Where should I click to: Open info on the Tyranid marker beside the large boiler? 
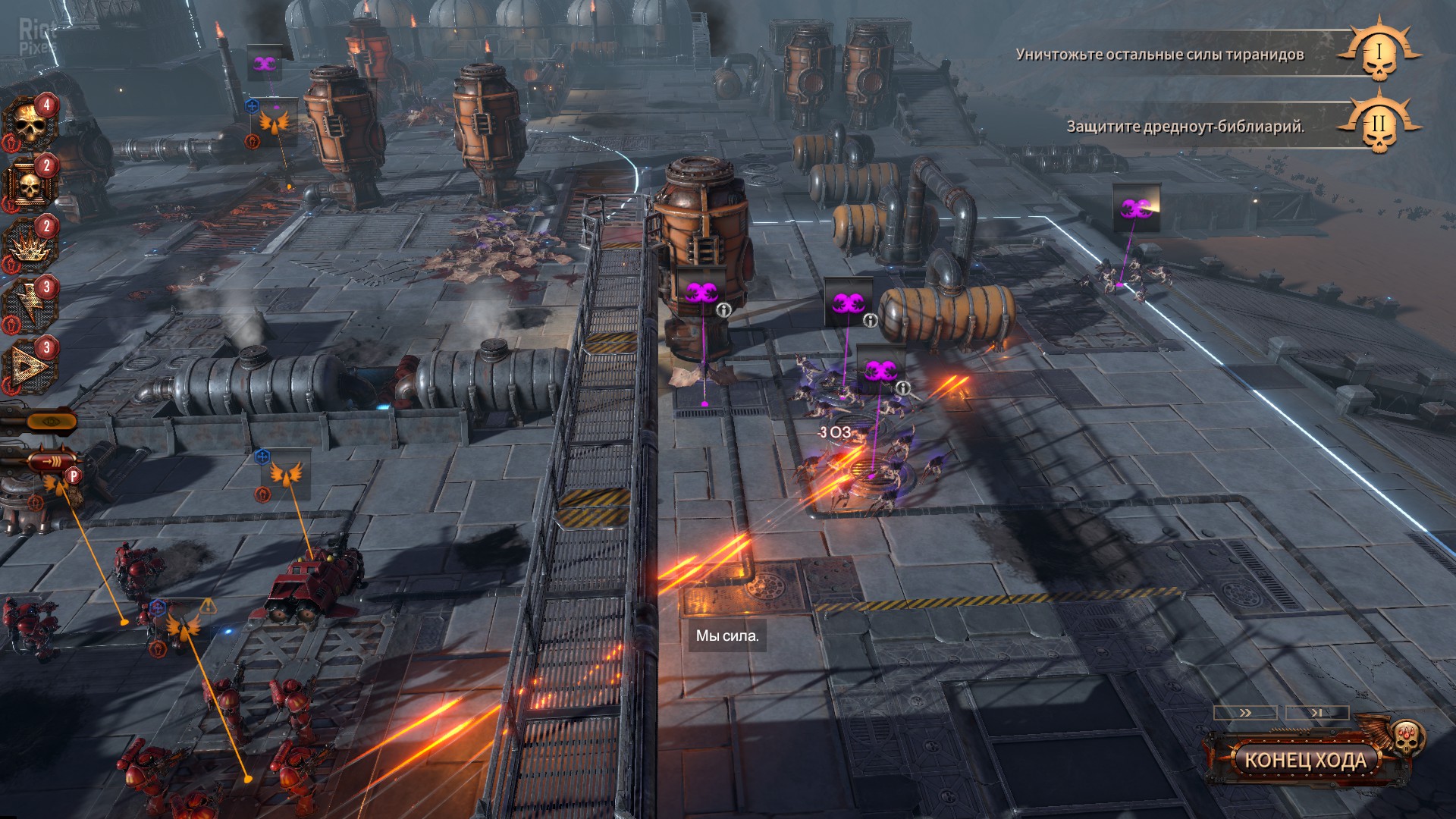[x=724, y=309]
